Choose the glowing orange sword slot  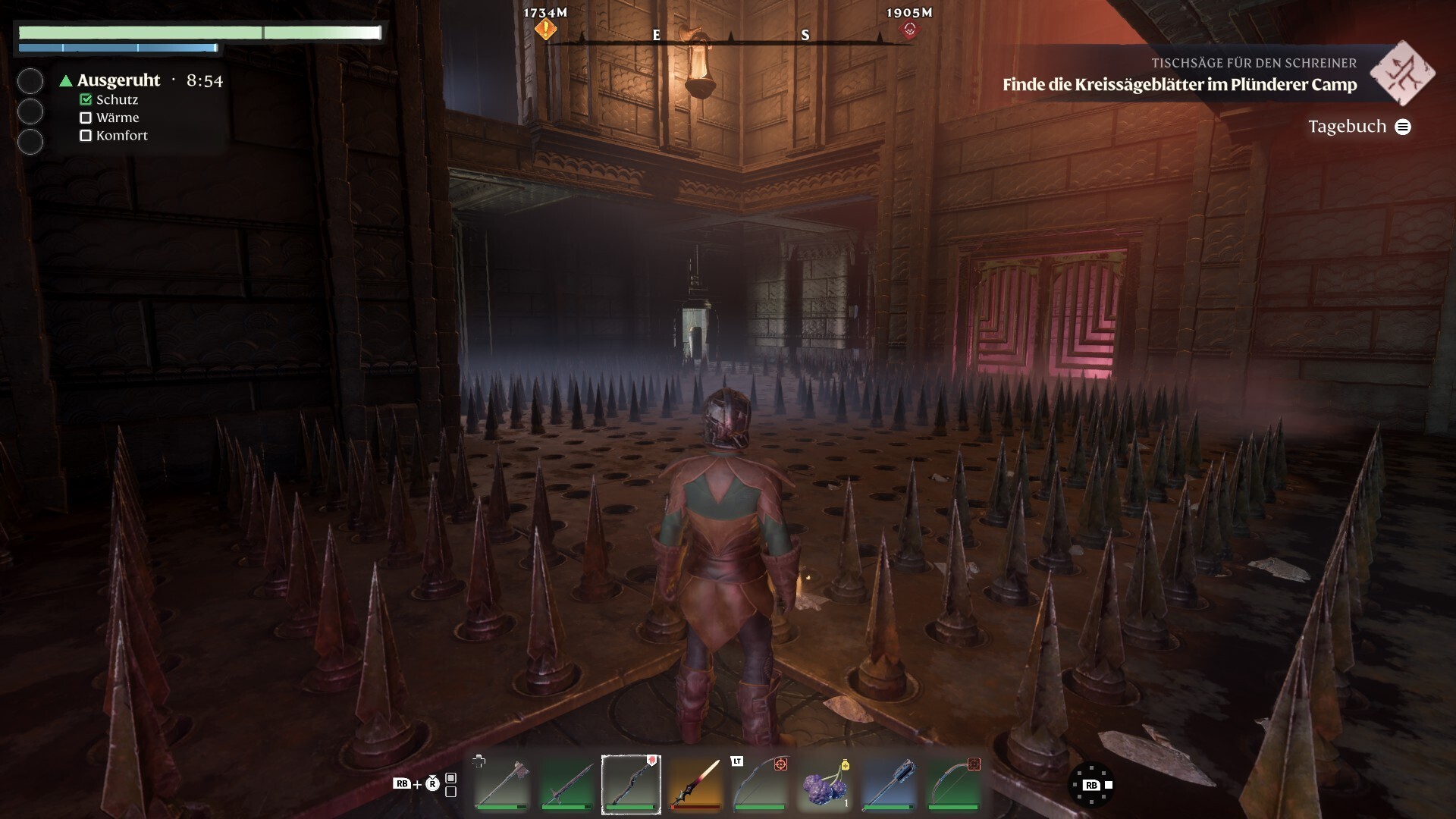click(x=696, y=784)
